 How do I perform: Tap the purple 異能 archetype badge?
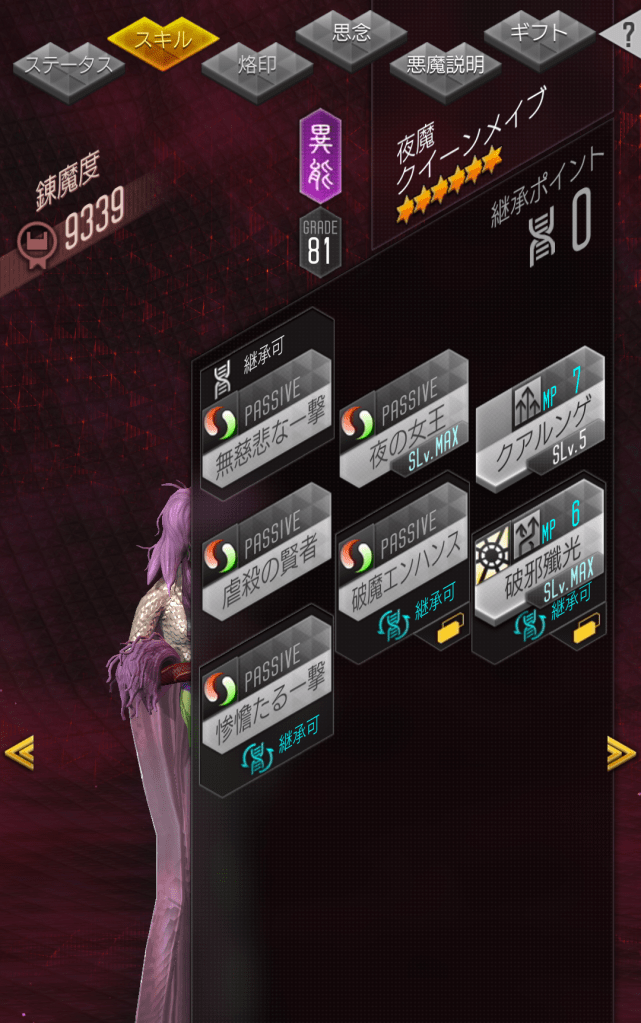tap(320, 157)
